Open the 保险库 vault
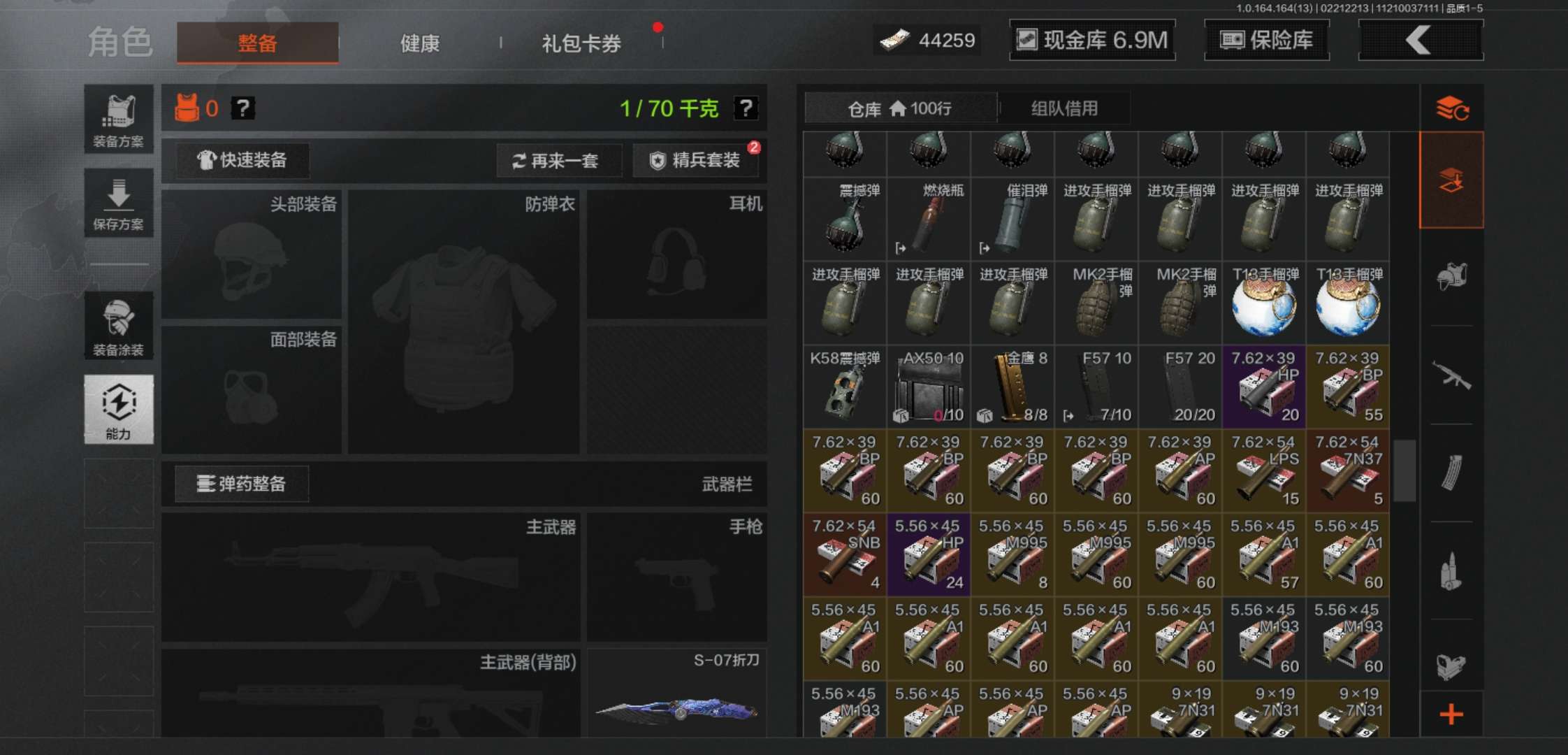Screen dimensions: 1568x755 [x=1266, y=40]
